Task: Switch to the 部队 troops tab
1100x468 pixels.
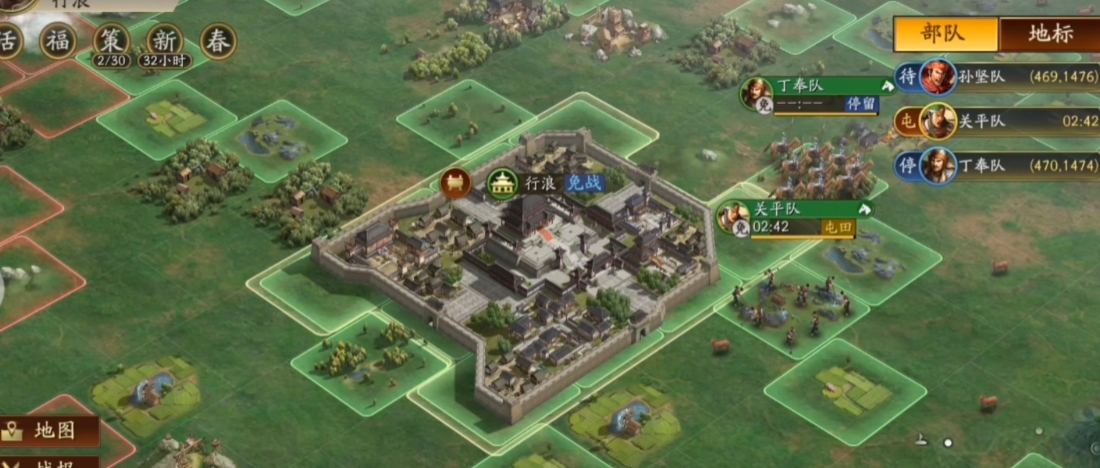Action: tap(945, 33)
